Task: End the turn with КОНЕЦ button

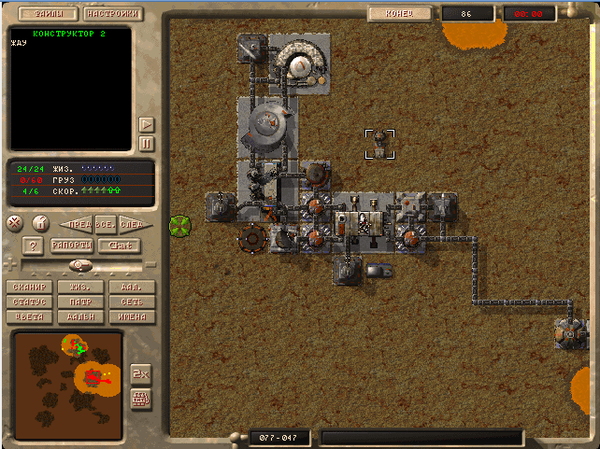Action: [400, 14]
